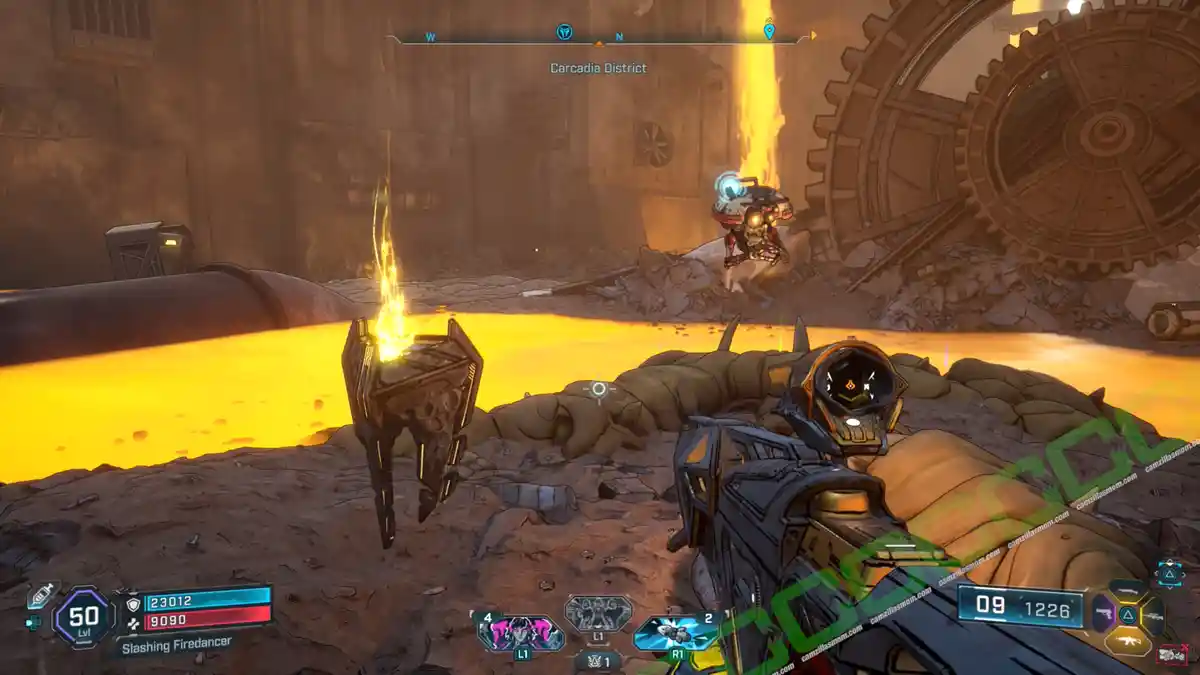The height and width of the screenshot is (675, 1200).
Task: Equip the assault rifle weapon slot
Action: click(1128, 639)
